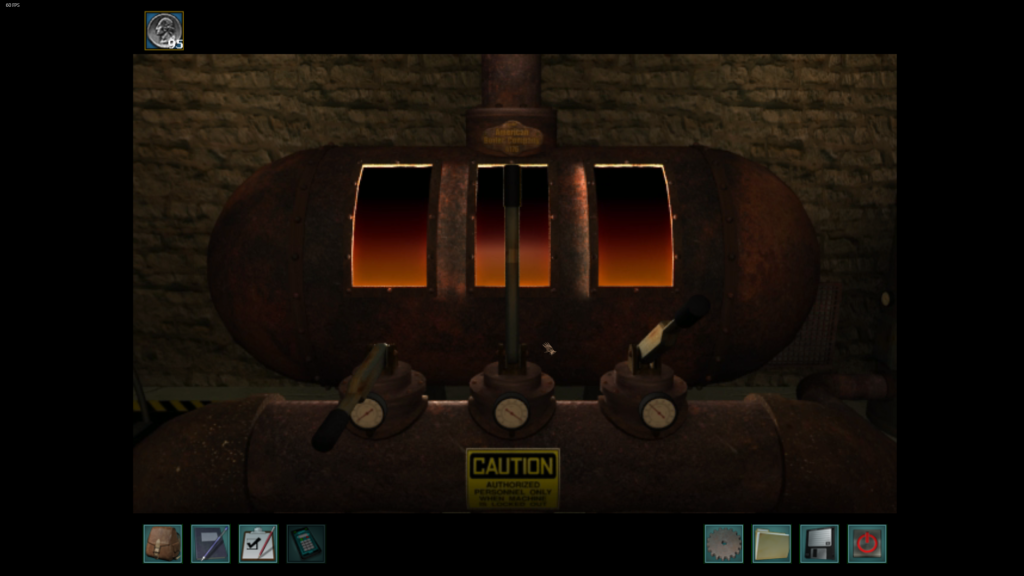
Task: Save the game with the floppy disk
Action: click(x=819, y=543)
